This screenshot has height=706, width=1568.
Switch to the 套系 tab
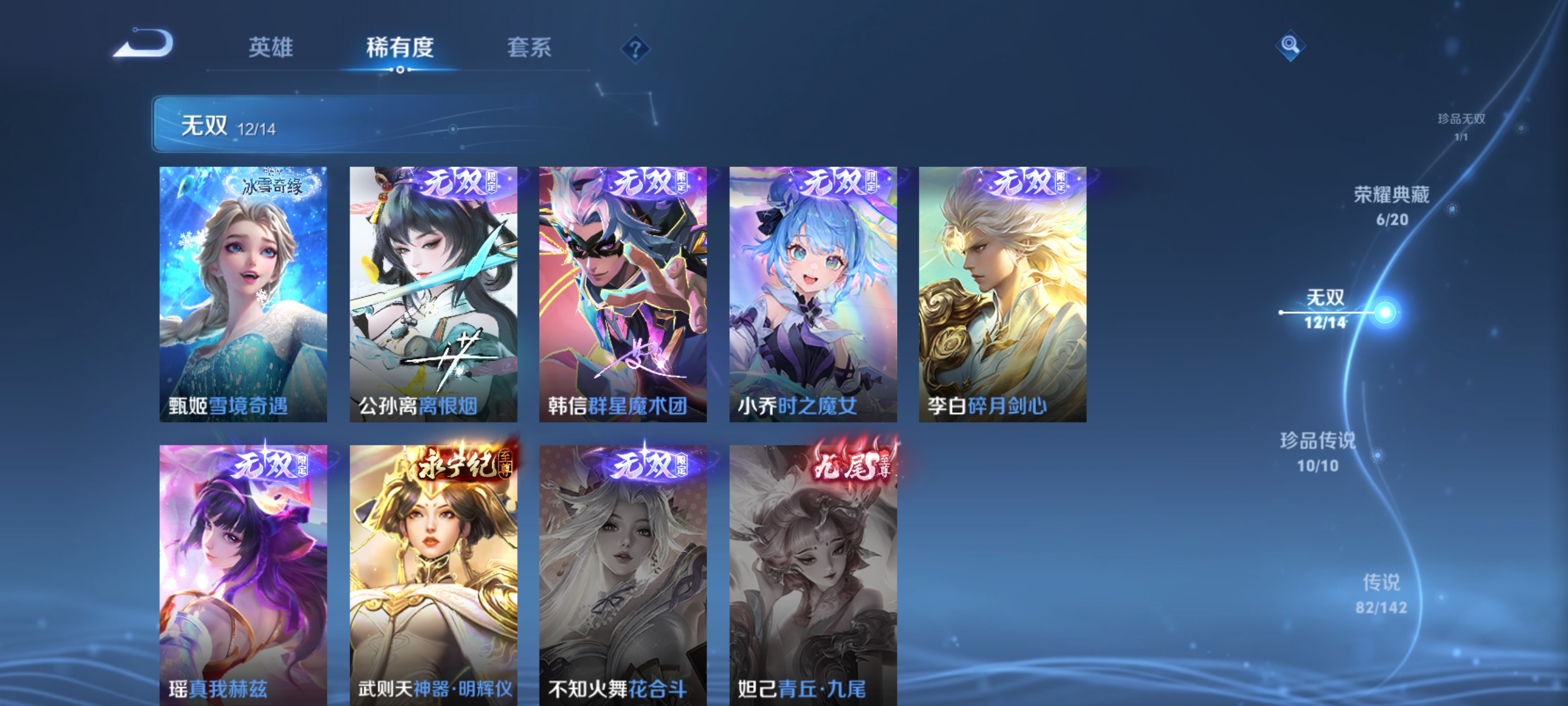tap(529, 49)
